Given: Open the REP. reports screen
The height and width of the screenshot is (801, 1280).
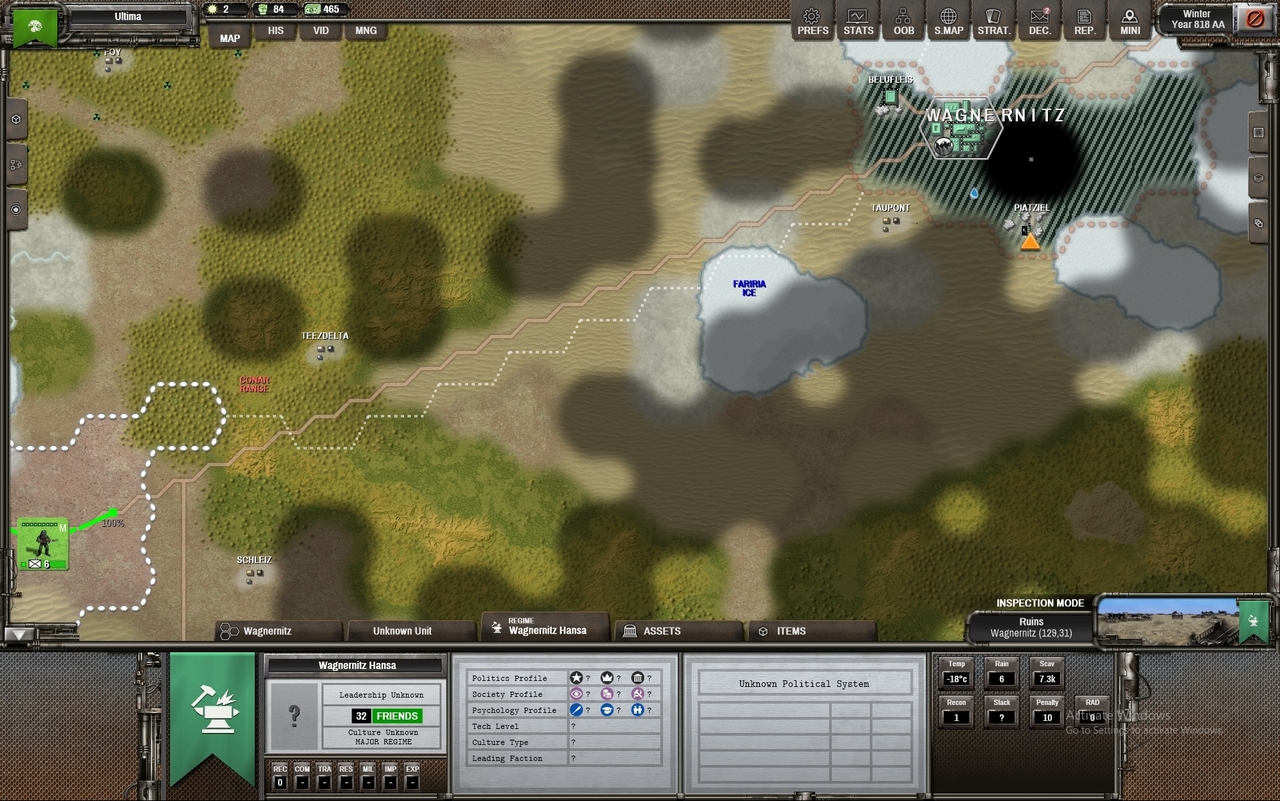Looking at the screenshot, I should tap(1084, 20).
